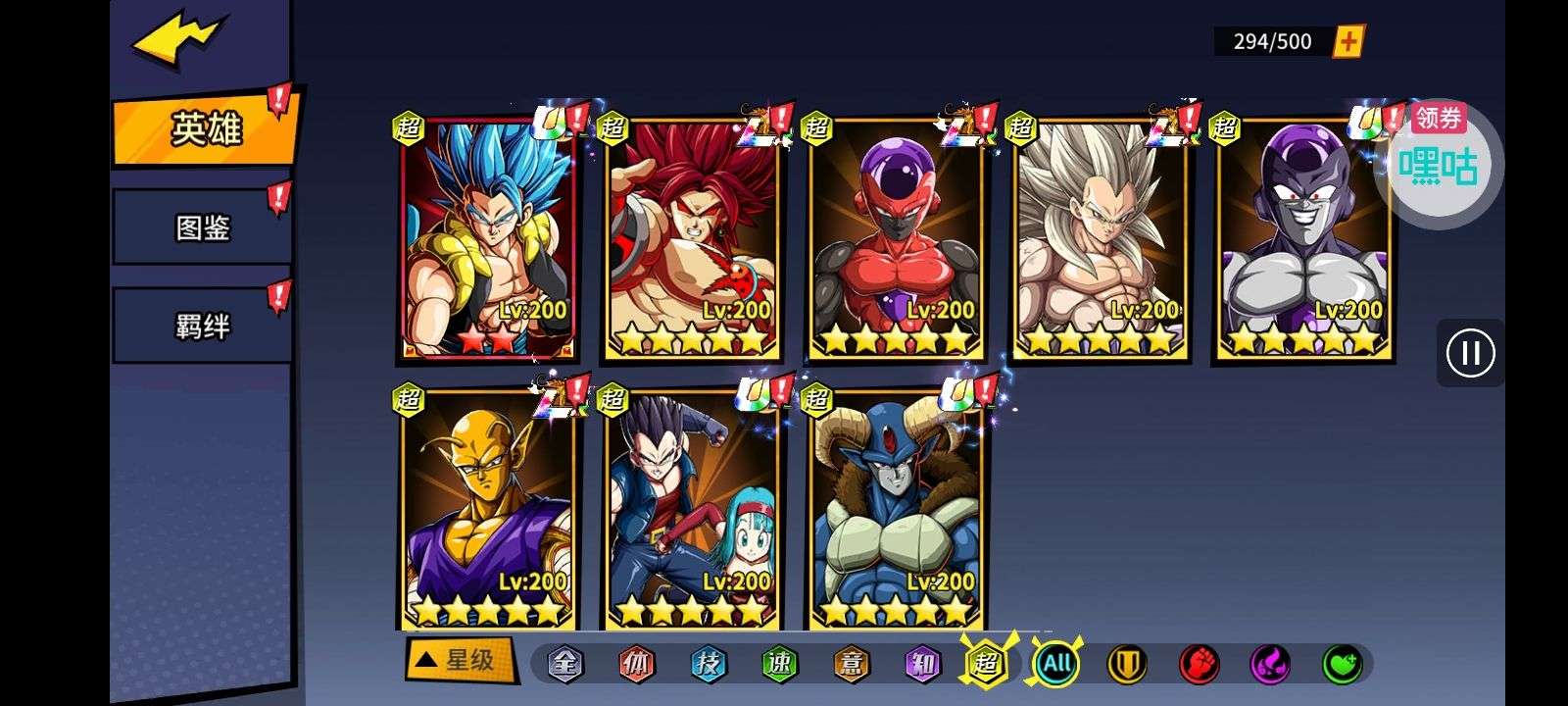Toggle the 星级 star sort button
The width and height of the screenshot is (1568, 706).
[460, 660]
